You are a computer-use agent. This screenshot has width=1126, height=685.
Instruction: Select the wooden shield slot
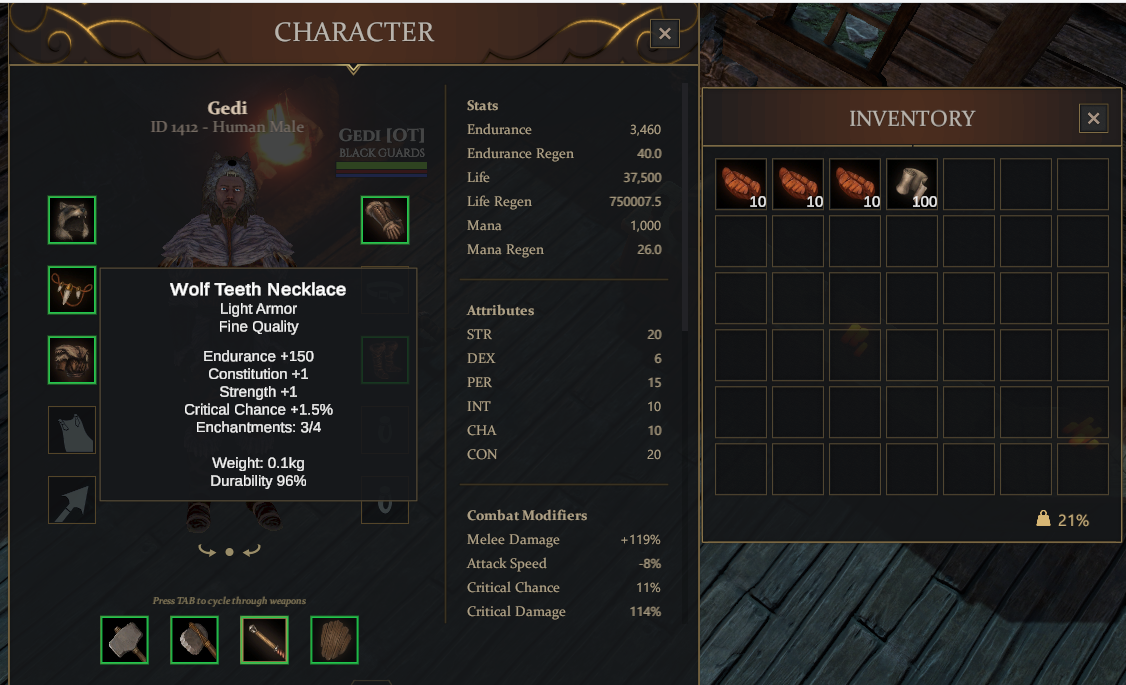334,640
